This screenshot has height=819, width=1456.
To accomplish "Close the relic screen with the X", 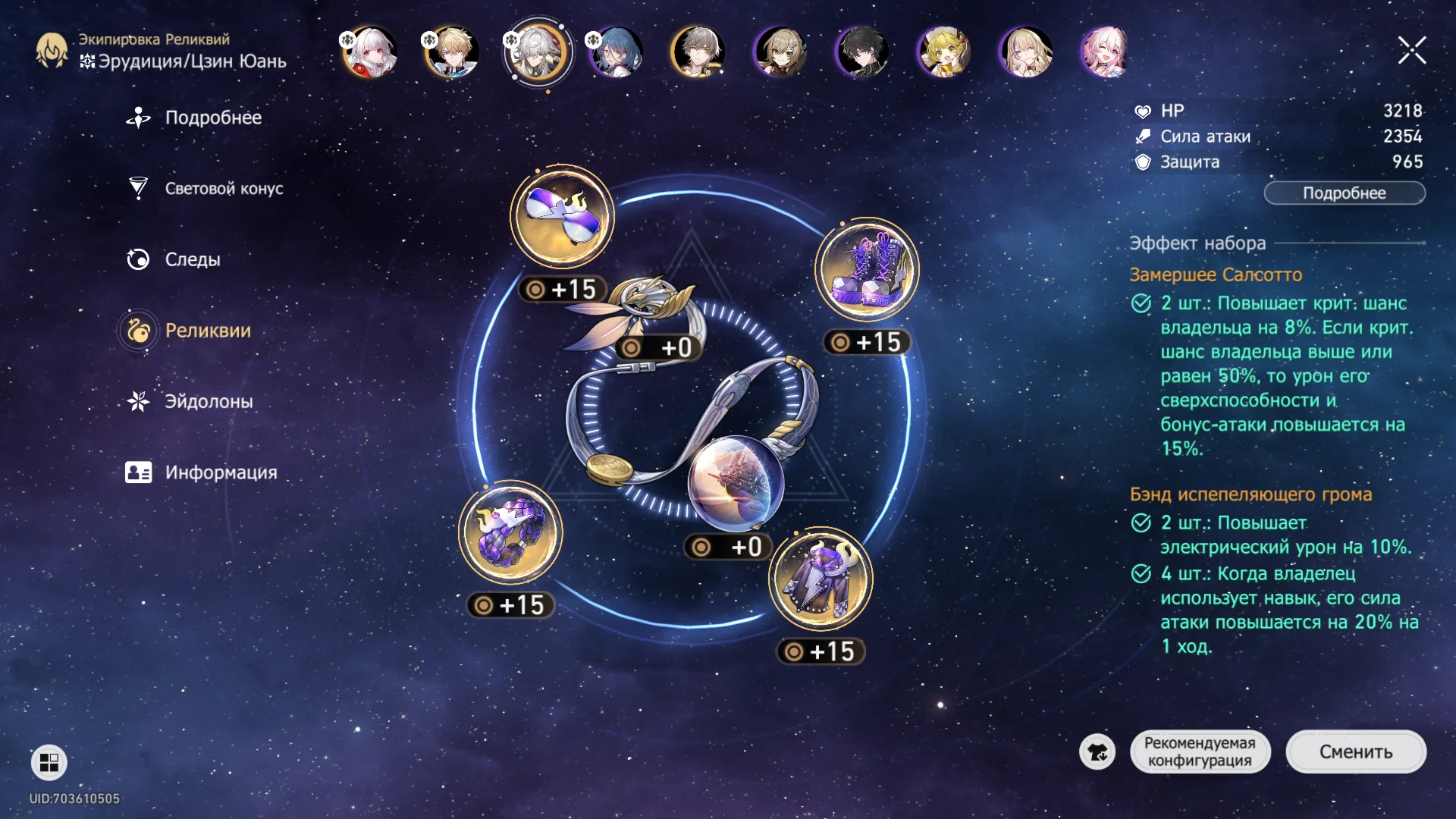I will point(1411,51).
